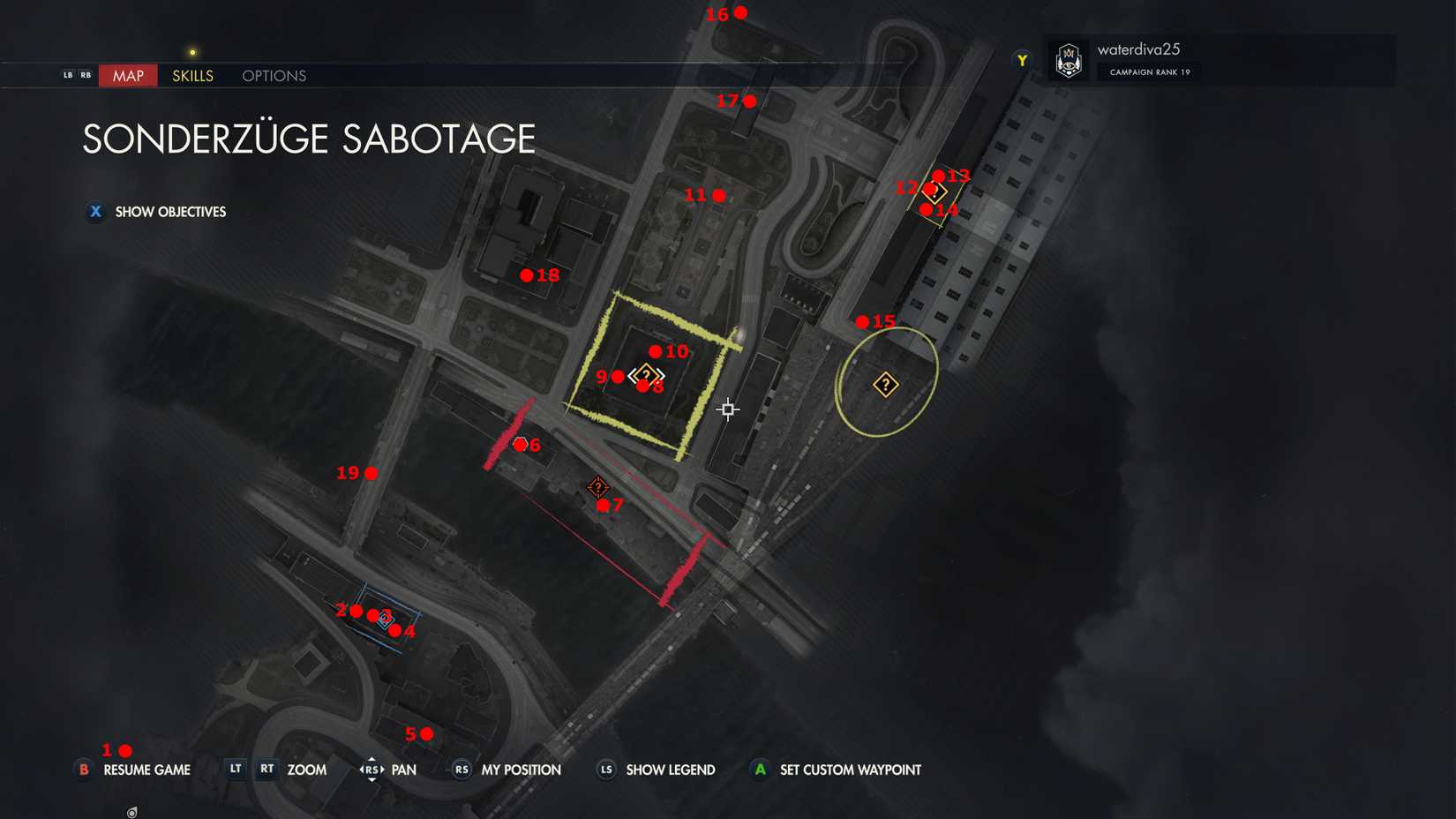Select the crosshair cursor on the map
1456x819 pixels.
[x=727, y=409]
